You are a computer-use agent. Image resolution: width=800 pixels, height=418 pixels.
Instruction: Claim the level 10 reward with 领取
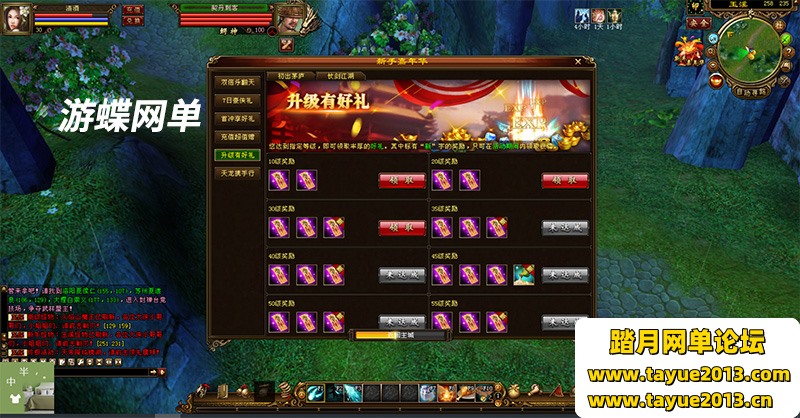[401, 180]
